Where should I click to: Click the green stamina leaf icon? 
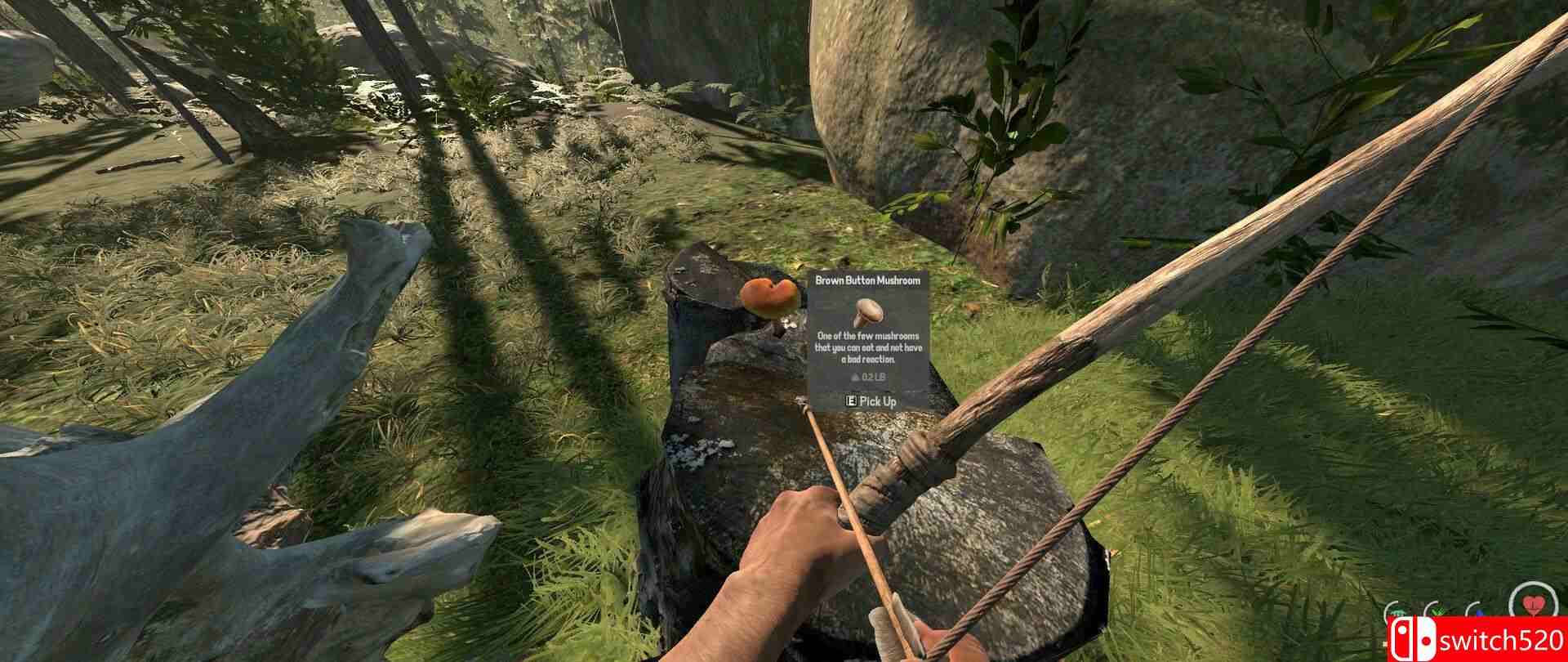(1436, 611)
